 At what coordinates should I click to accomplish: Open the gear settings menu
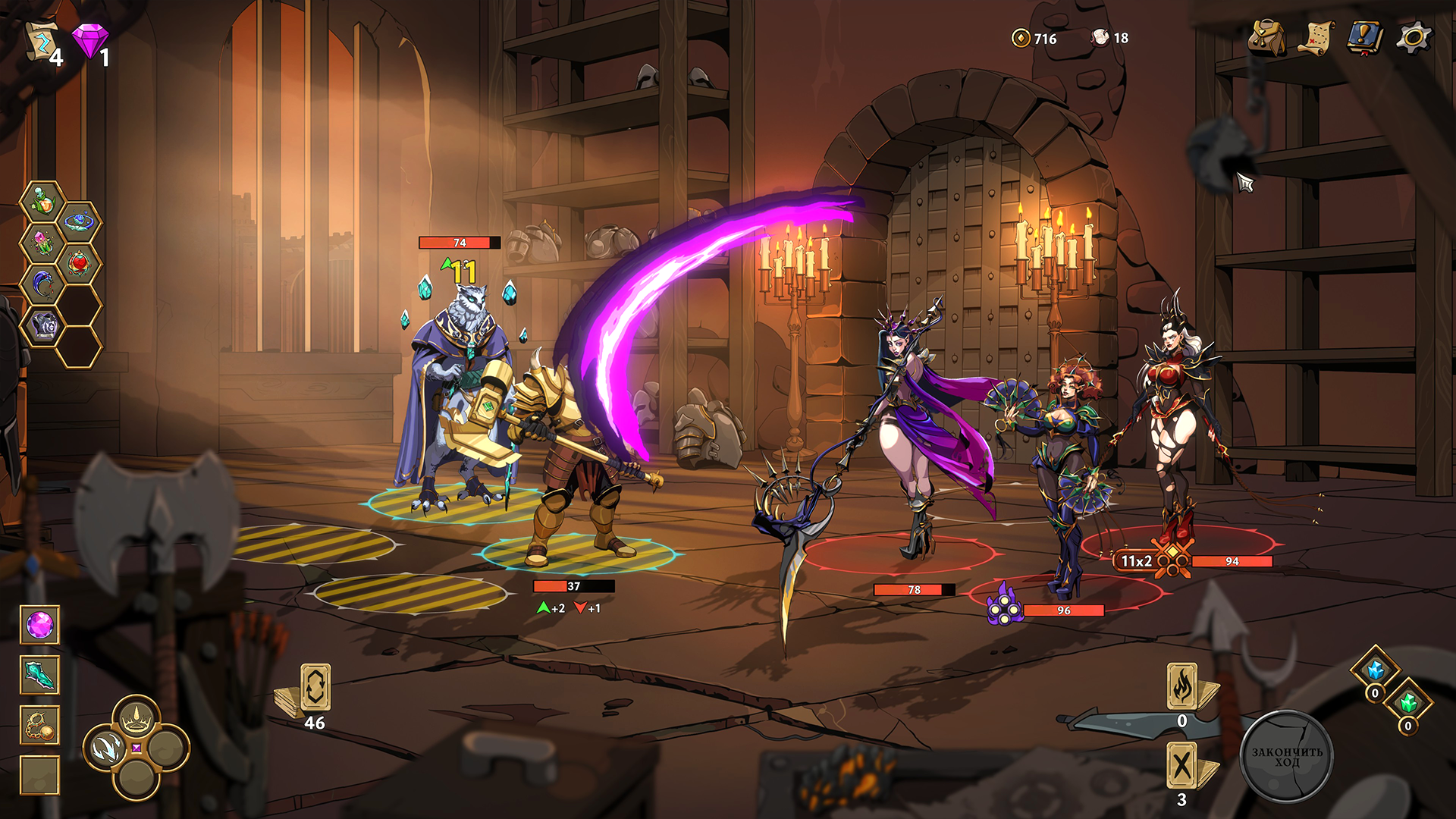tap(1414, 37)
